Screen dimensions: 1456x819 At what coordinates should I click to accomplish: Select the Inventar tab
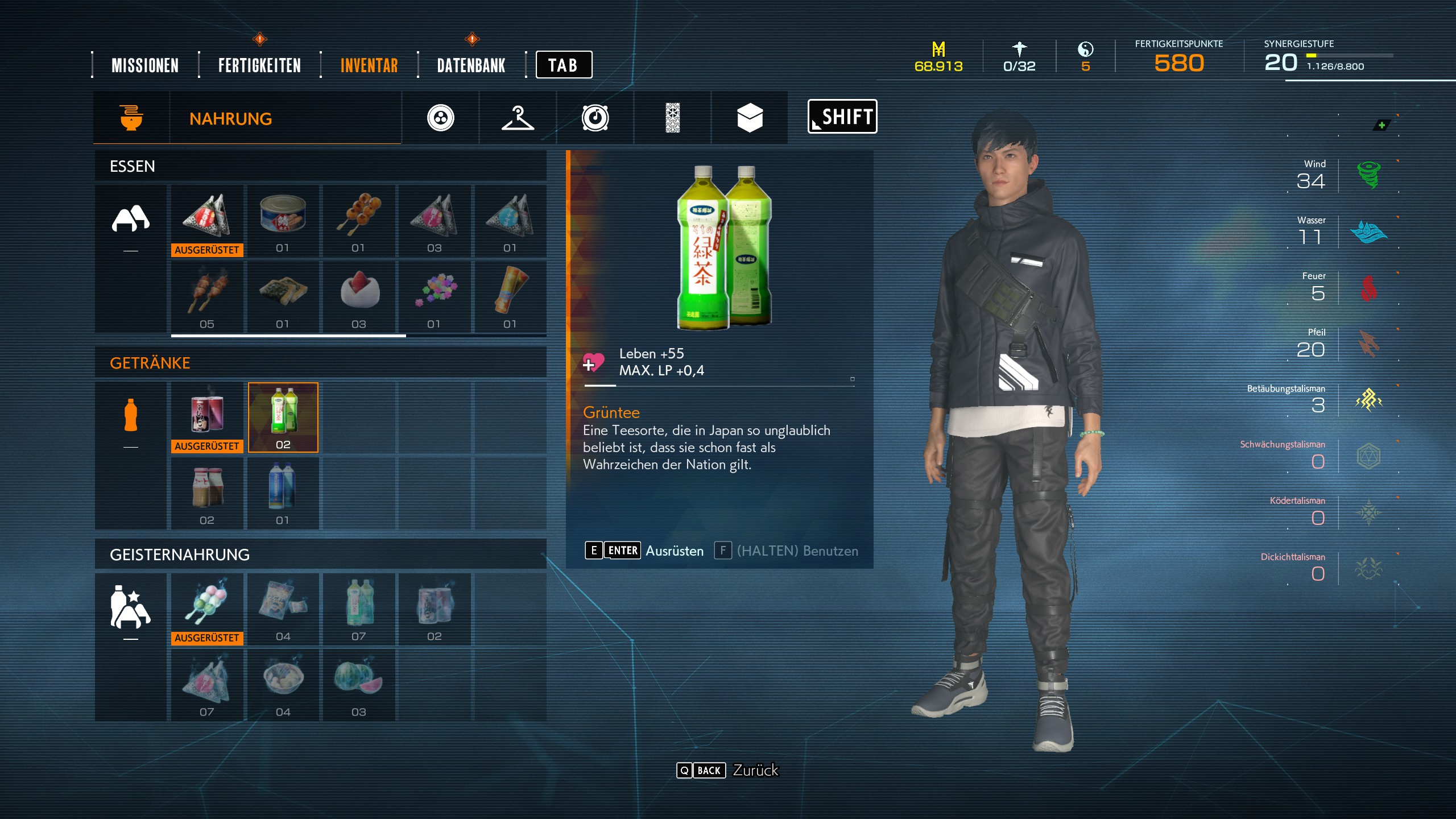point(369,65)
